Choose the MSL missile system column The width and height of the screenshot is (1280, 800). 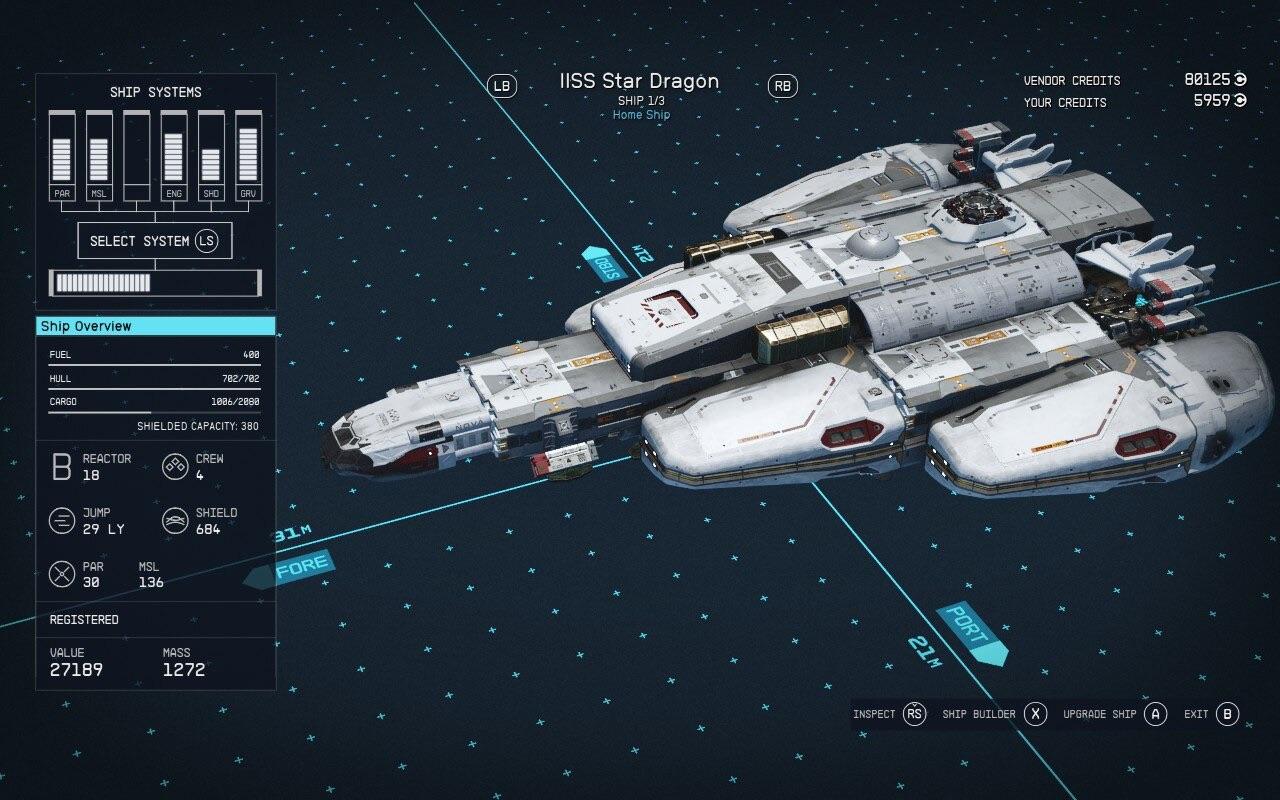[x=99, y=156]
